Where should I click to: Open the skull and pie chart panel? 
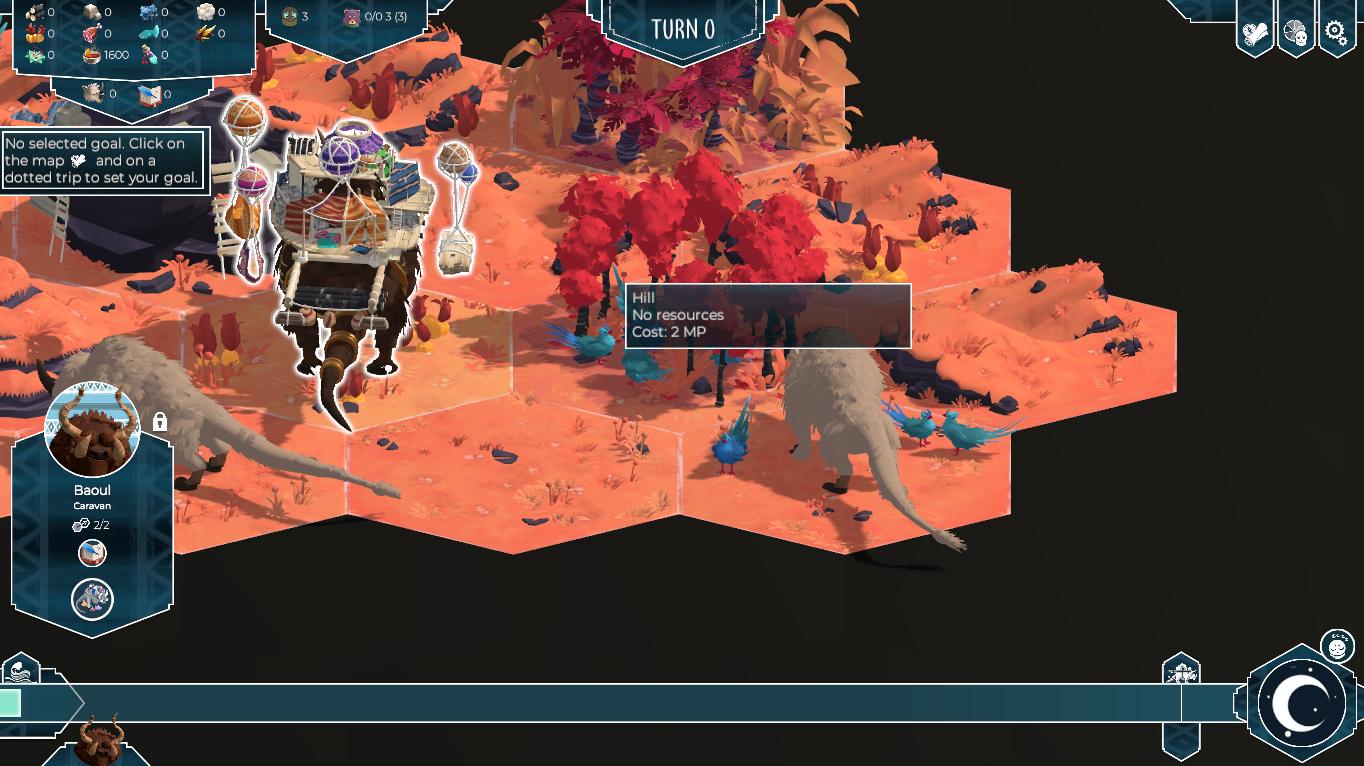[x=1295, y=32]
